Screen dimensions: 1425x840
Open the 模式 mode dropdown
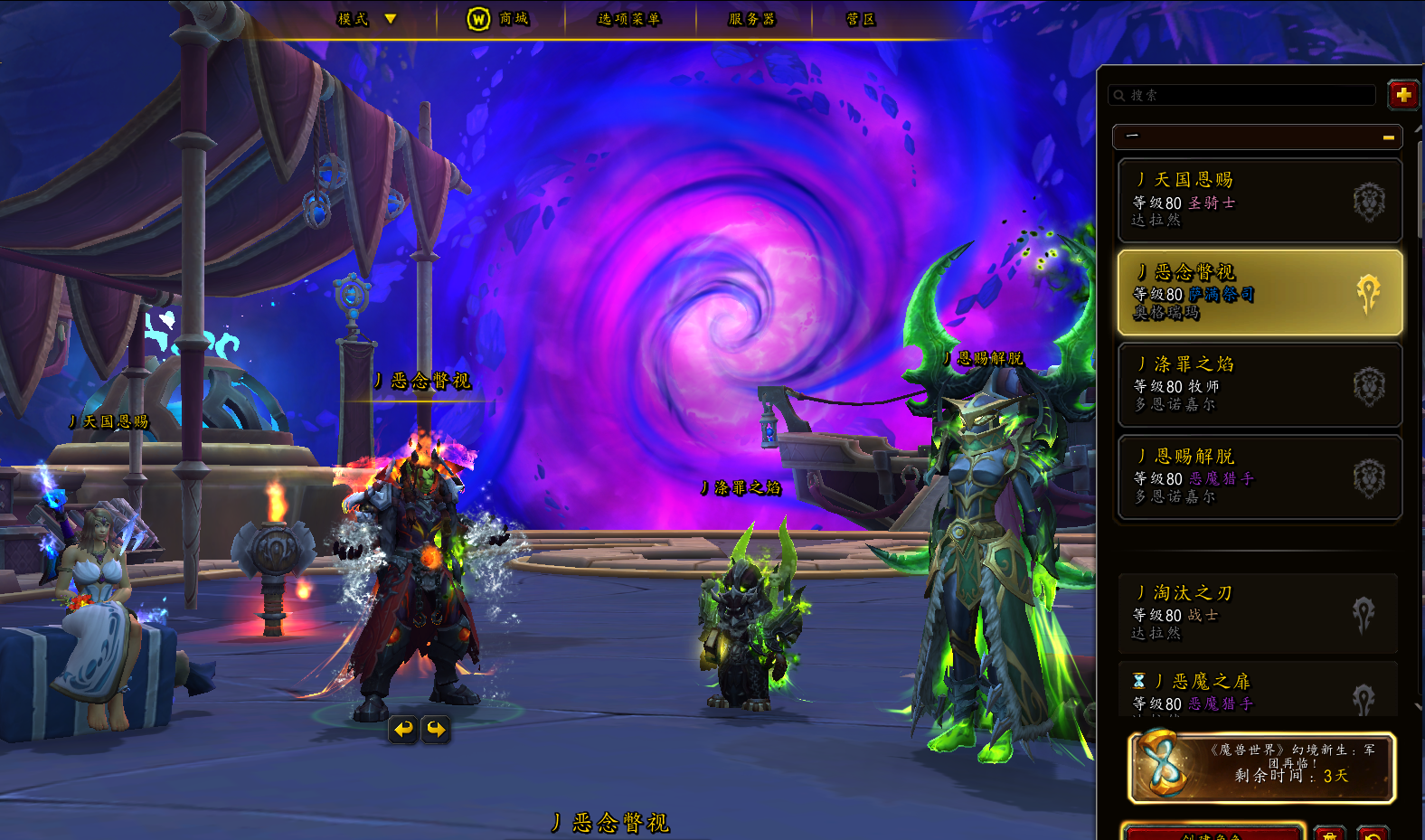point(366,19)
